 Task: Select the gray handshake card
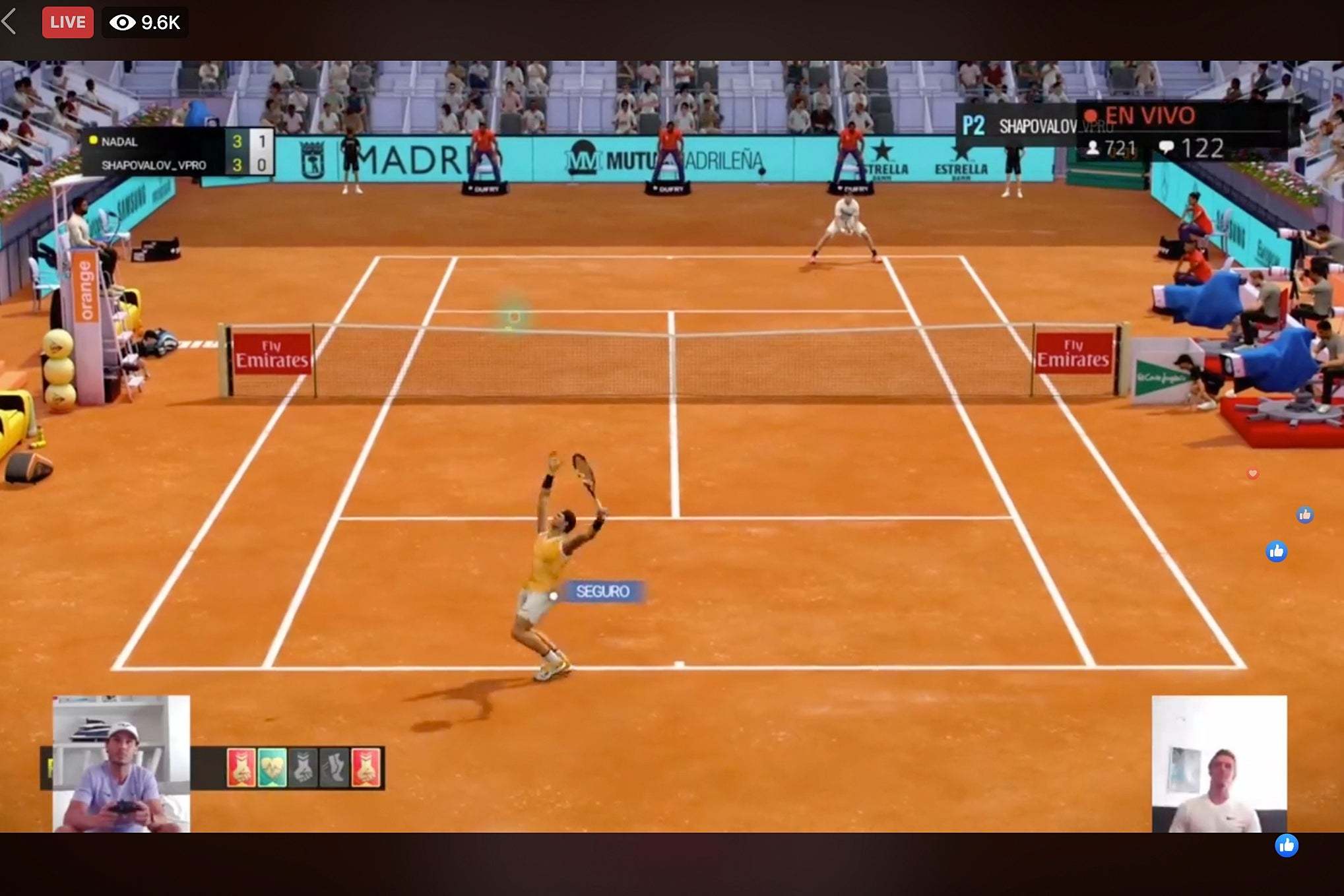coord(304,767)
